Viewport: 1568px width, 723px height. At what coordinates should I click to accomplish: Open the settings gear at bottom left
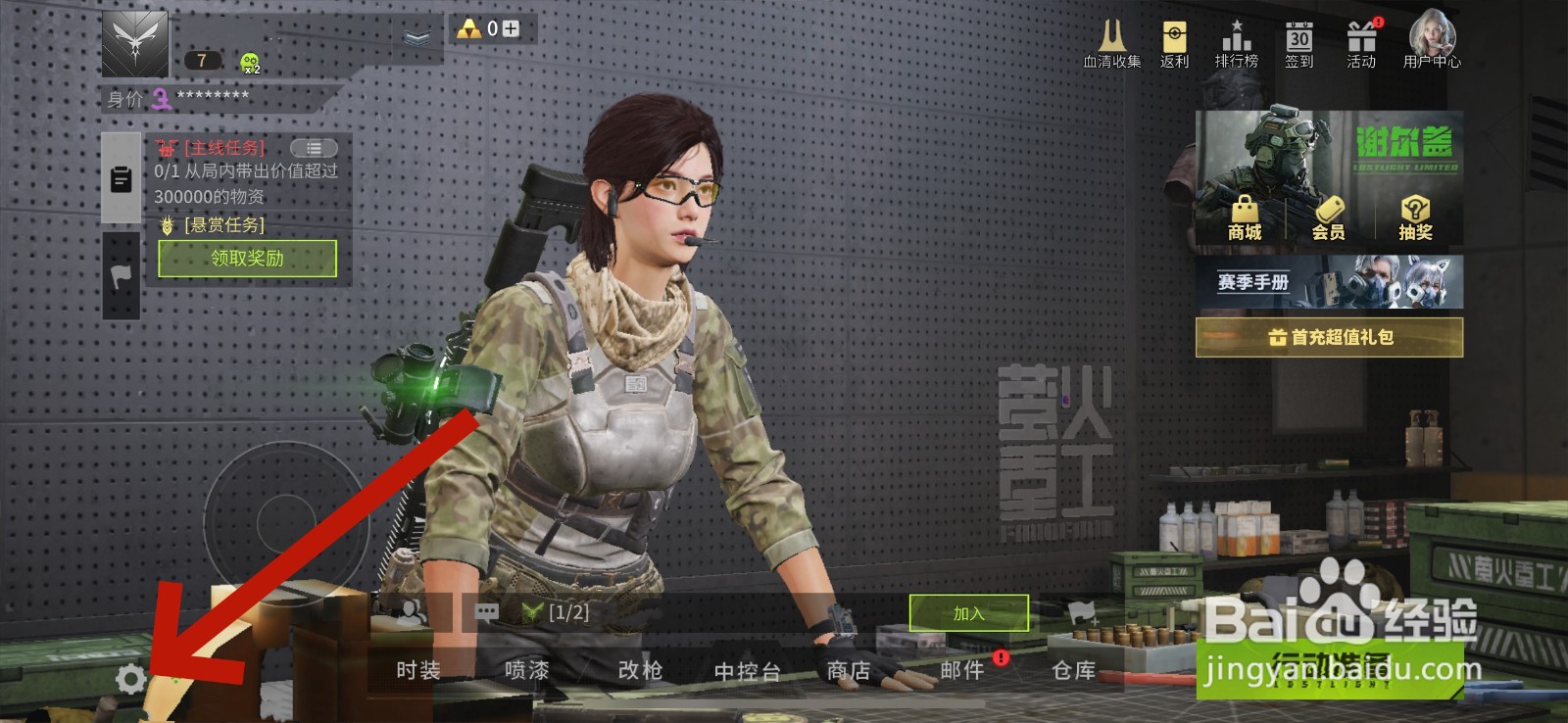coord(132,678)
